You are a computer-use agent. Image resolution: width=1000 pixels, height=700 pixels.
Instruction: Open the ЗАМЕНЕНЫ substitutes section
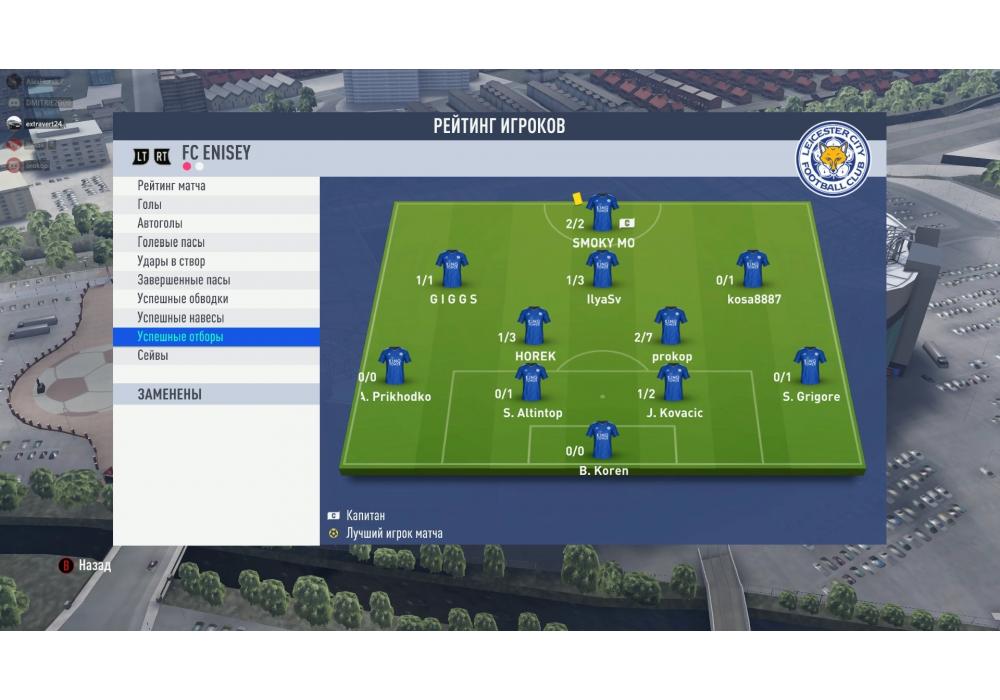click(216, 395)
